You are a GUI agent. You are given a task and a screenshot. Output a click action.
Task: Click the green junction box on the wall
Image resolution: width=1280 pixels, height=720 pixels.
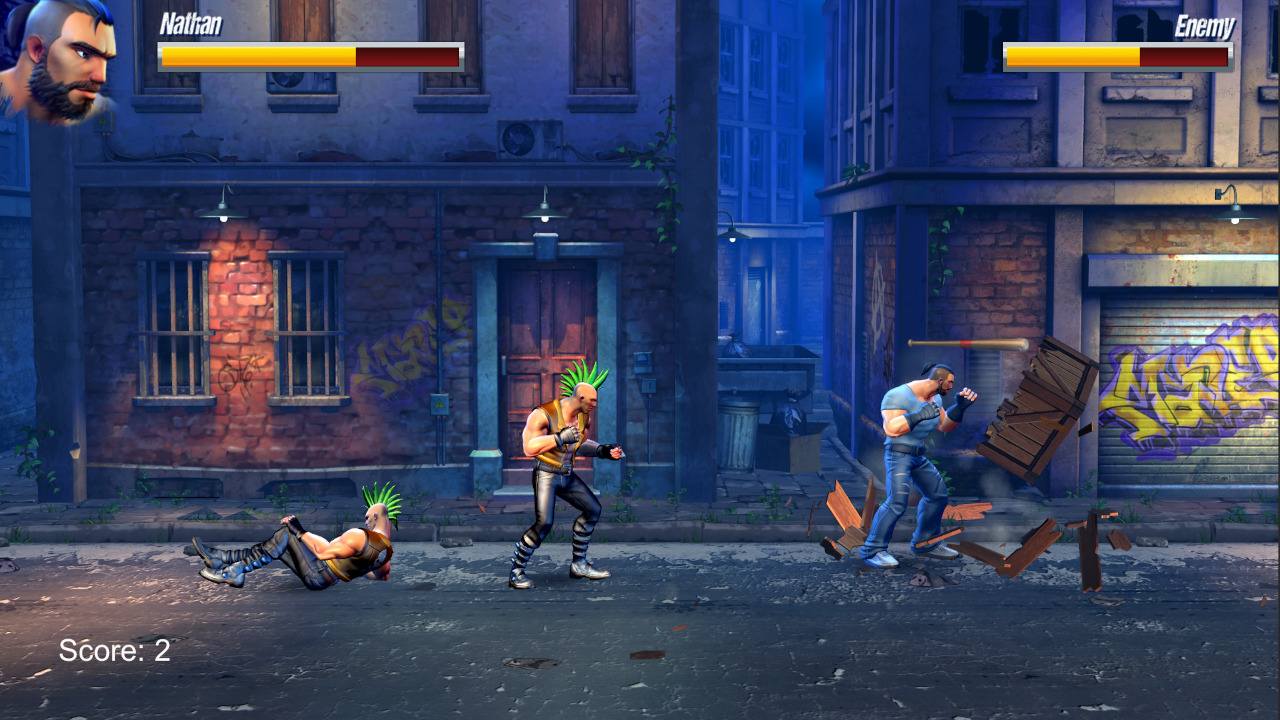(x=439, y=404)
